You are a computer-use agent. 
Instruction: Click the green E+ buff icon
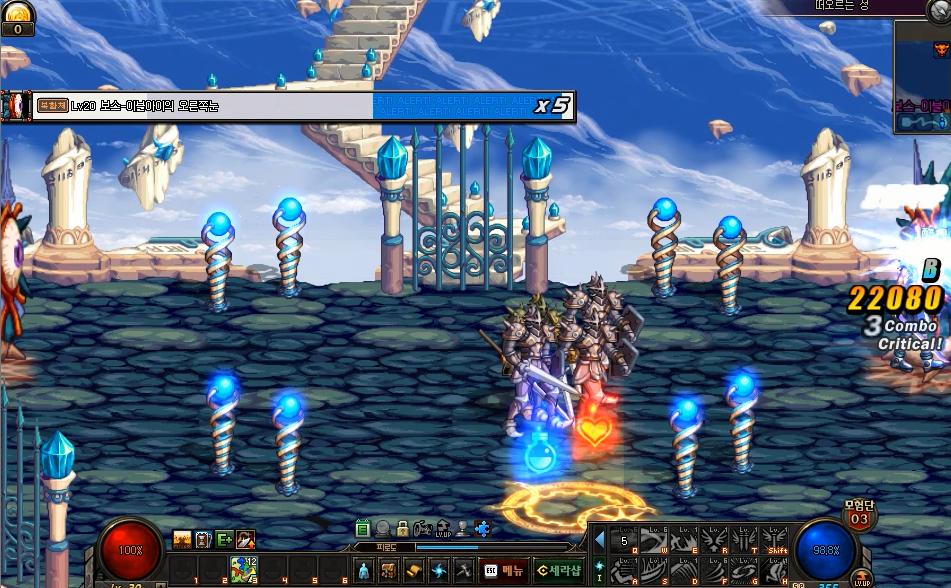224,540
